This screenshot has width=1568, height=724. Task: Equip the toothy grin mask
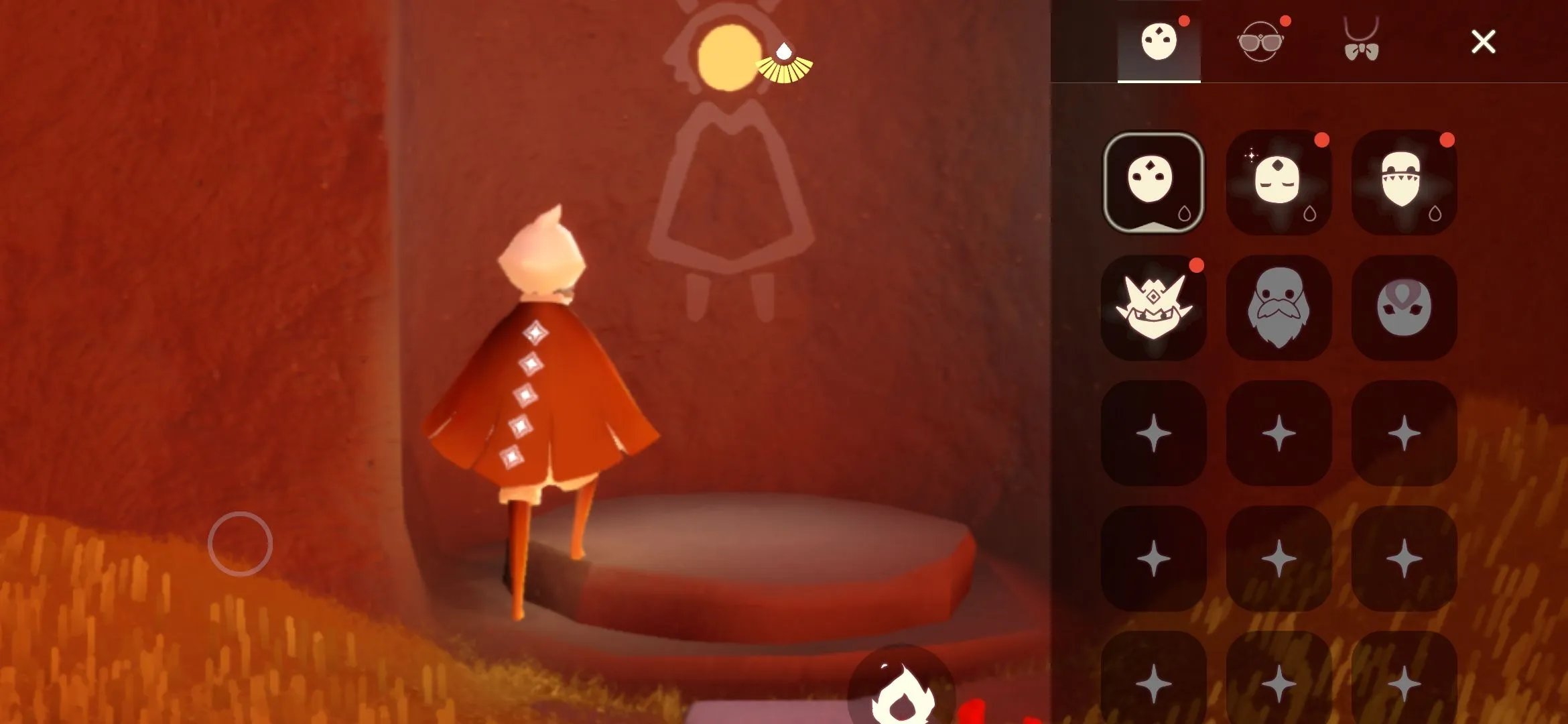[1404, 181]
